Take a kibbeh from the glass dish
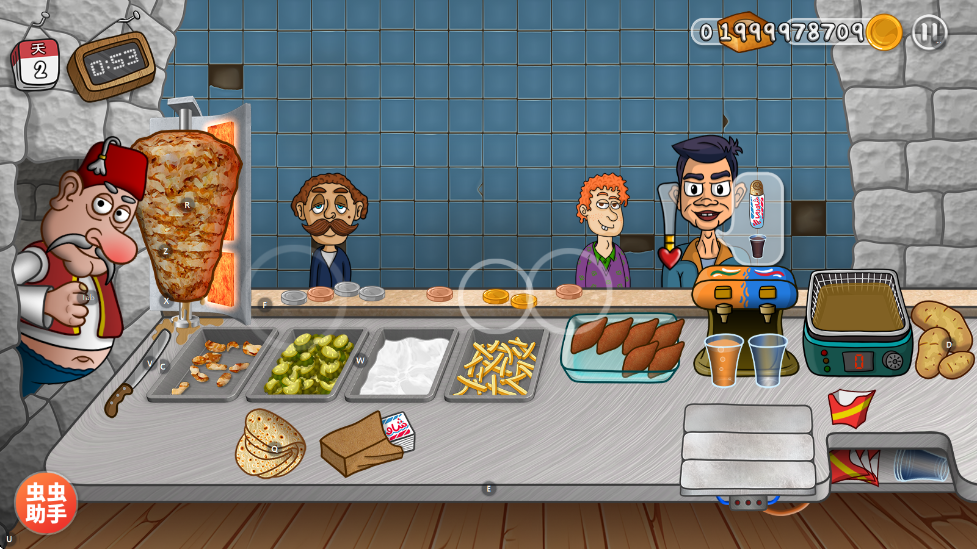Viewport: 977px width, 549px height. [x=626, y=346]
